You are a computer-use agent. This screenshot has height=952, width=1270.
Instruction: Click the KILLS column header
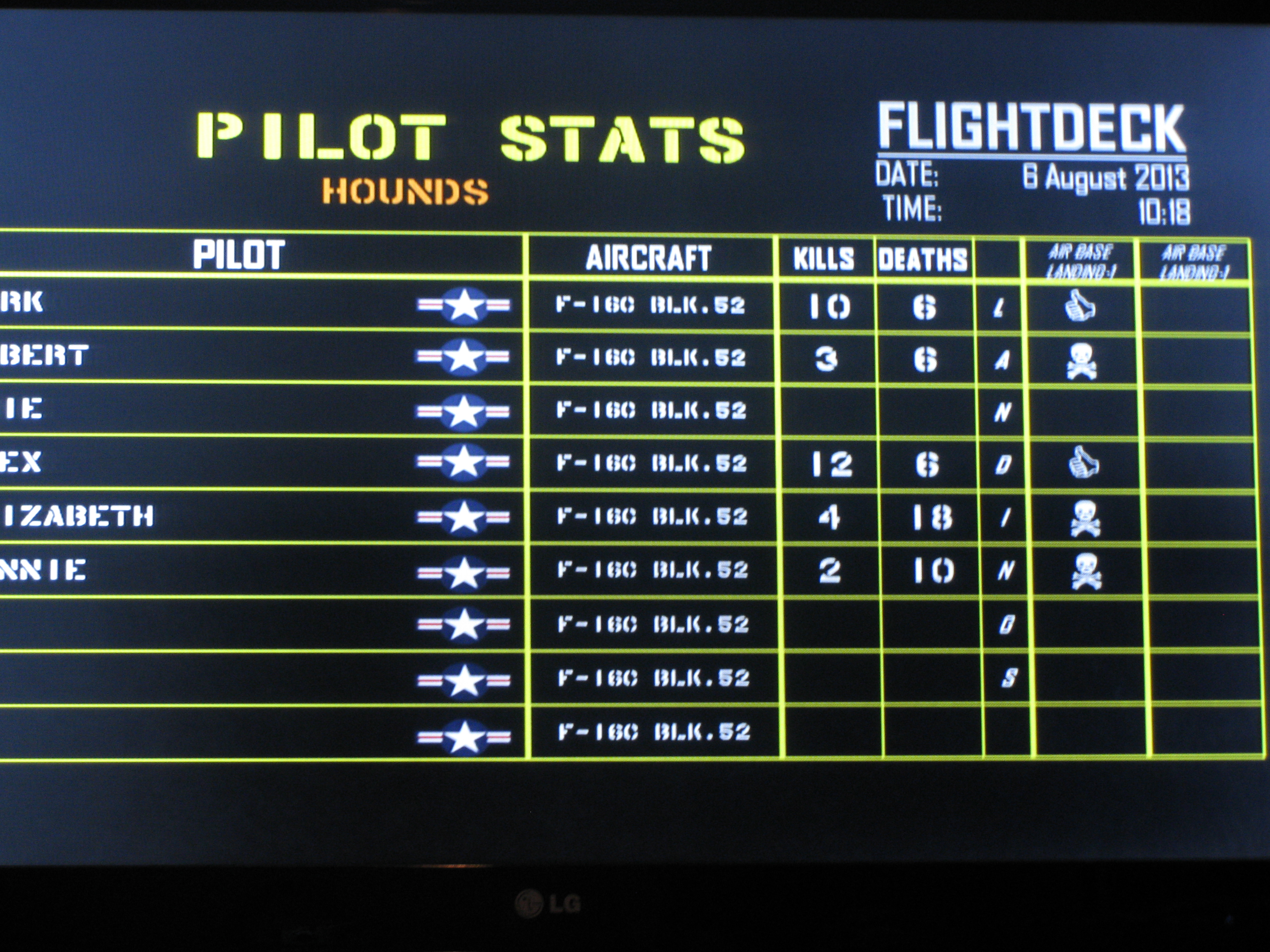pos(824,259)
